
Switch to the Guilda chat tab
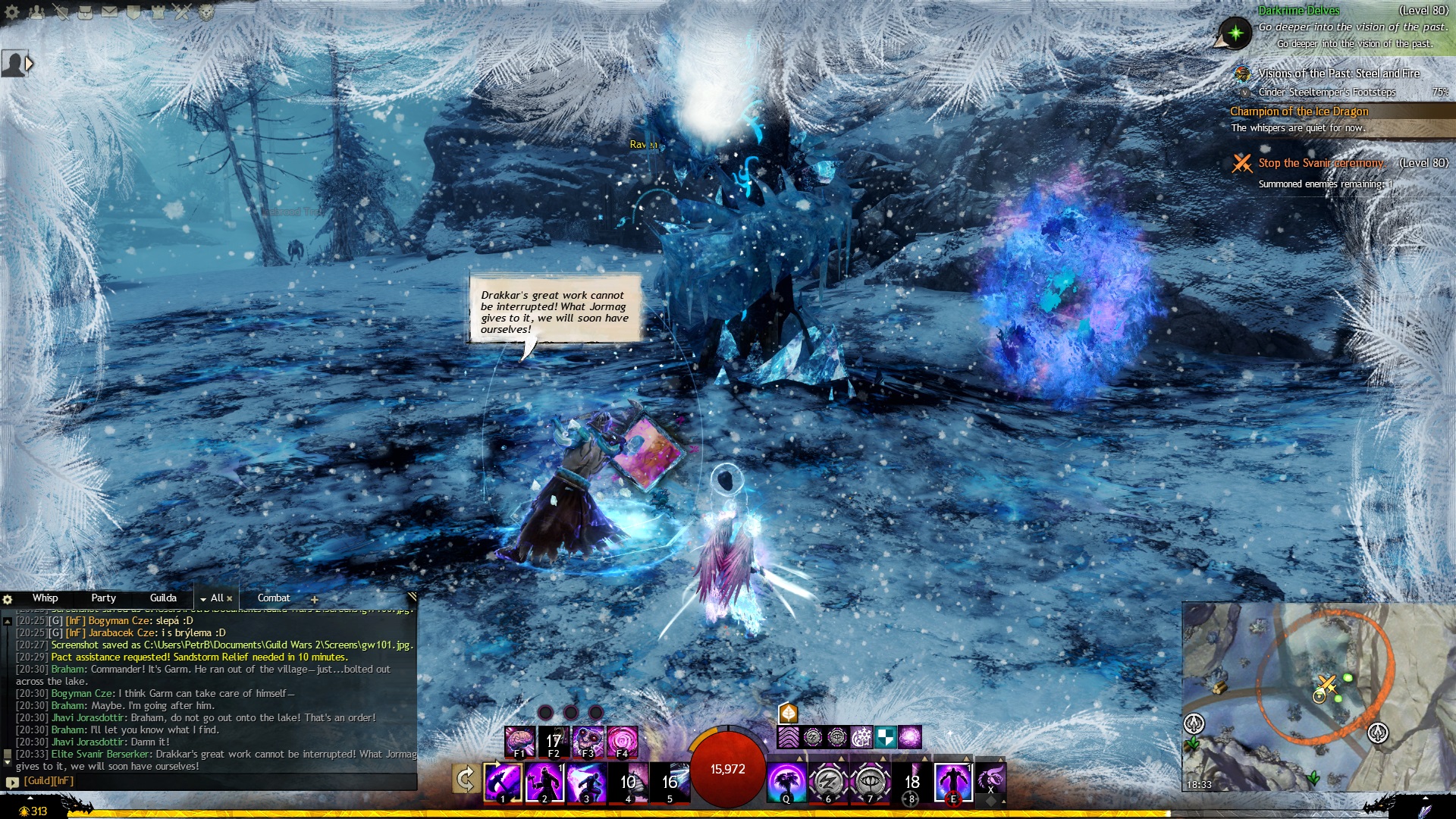163,598
